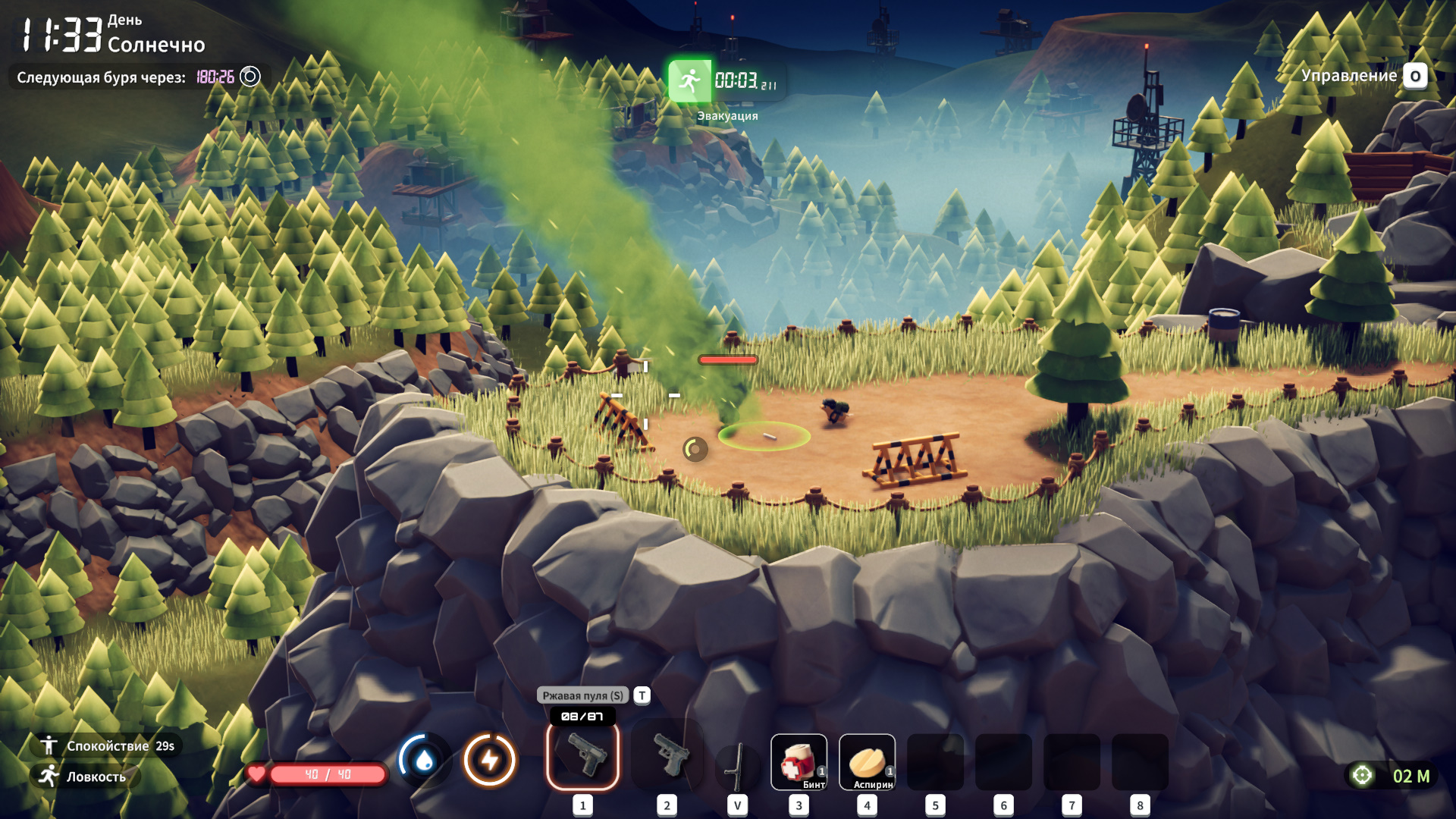Choose the baton melee weapon slot
Image resolution: width=1456 pixels, height=819 pixels.
pos(737,766)
